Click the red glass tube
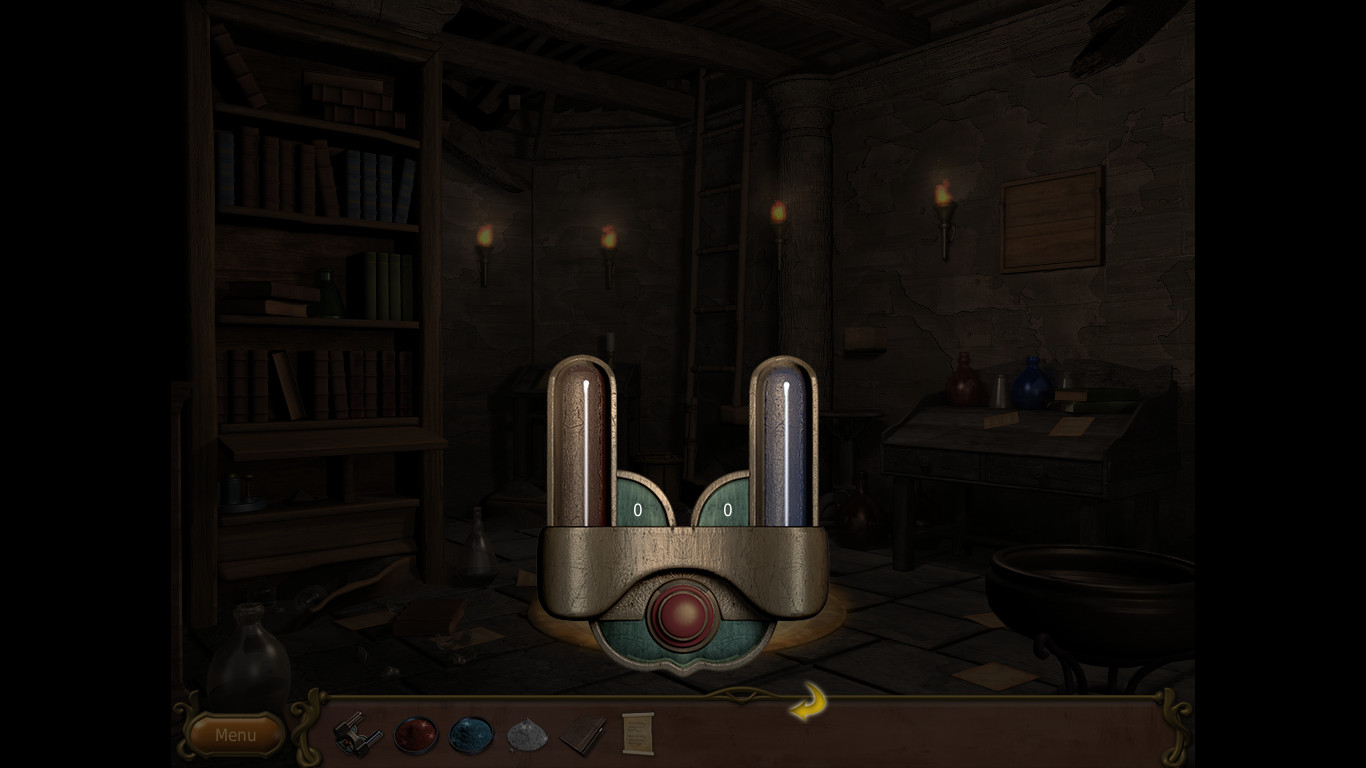Image resolution: width=1366 pixels, height=768 pixels. (581, 445)
